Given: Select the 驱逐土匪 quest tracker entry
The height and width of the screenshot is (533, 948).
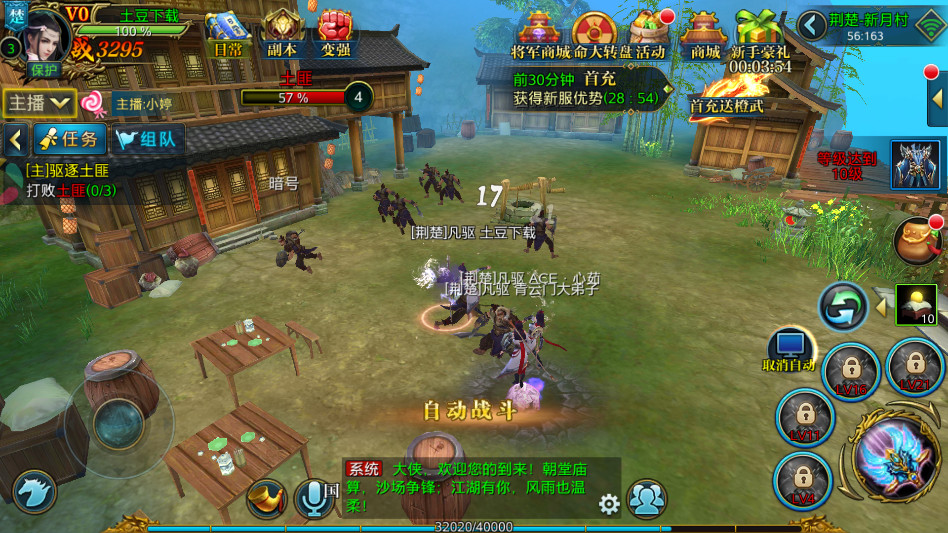Looking at the screenshot, I should click(75, 180).
